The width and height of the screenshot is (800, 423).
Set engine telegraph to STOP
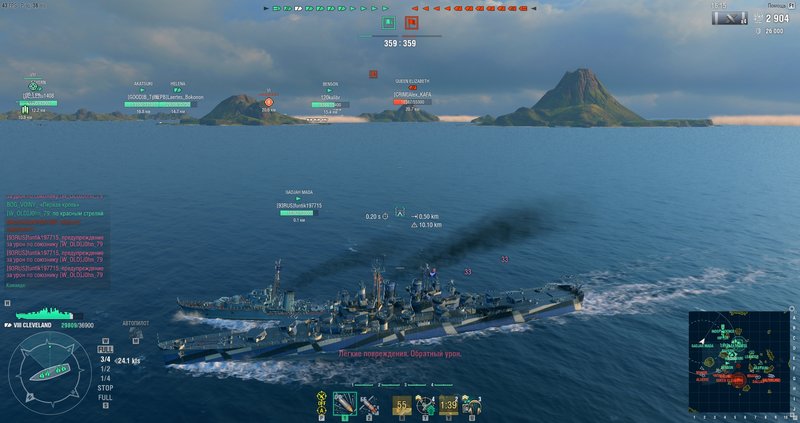click(105, 387)
